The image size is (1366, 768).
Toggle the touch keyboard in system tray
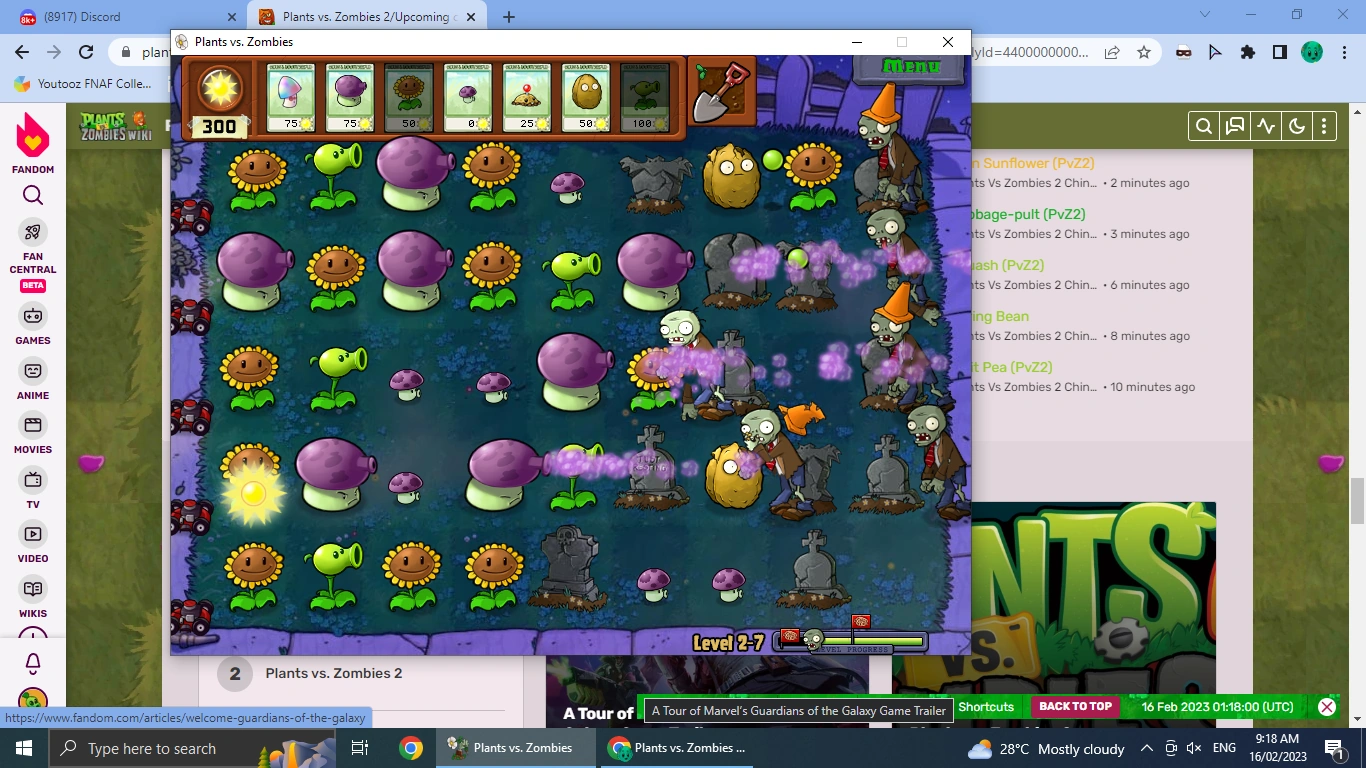click(1170, 748)
